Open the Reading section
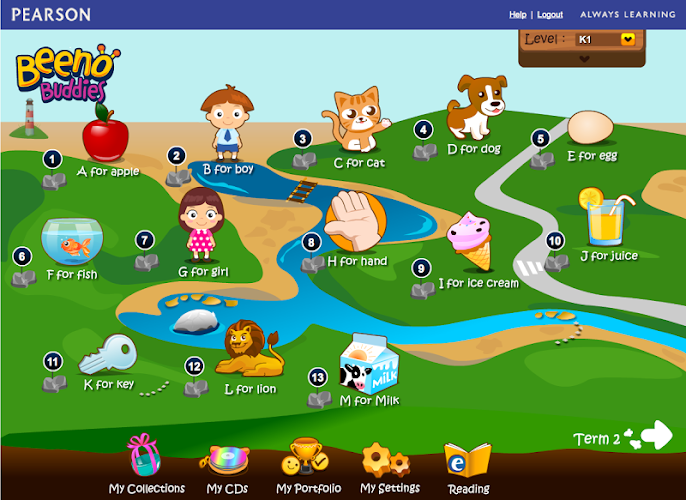 [x=468, y=467]
